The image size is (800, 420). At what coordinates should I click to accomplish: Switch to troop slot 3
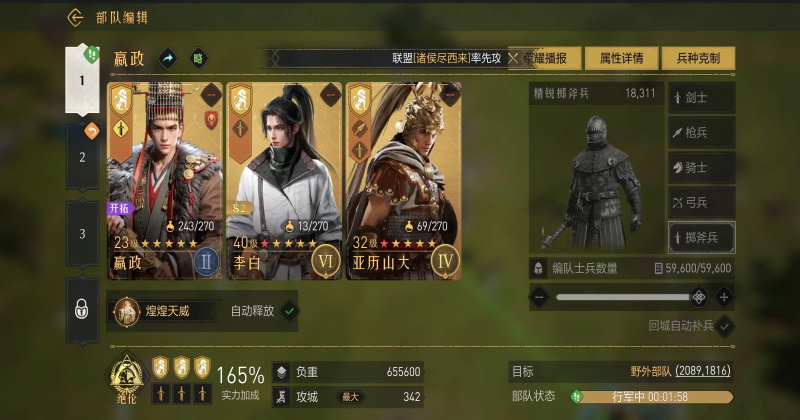pyautogui.click(x=83, y=234)
